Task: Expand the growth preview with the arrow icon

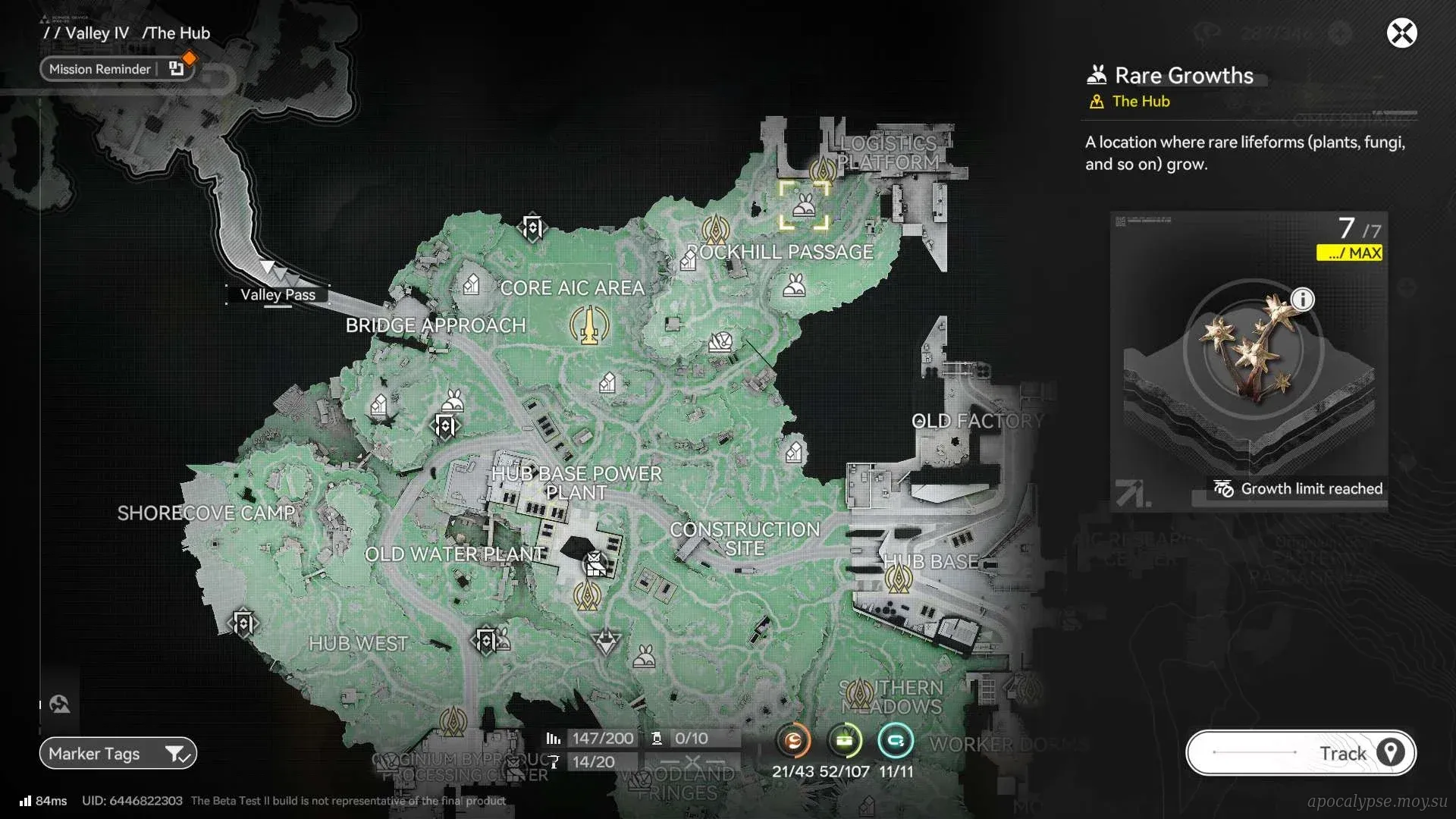Action: [1131, 493]
